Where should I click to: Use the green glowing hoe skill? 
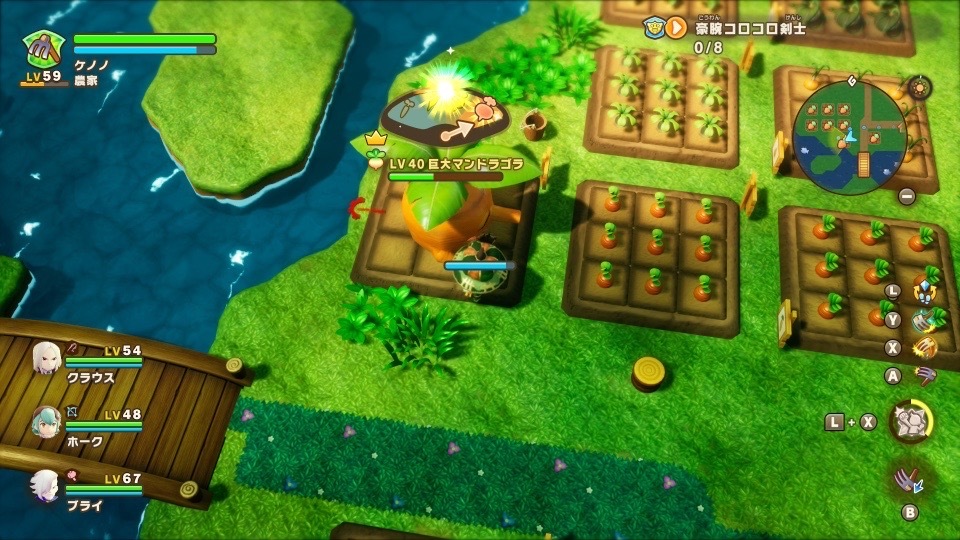(x=923, y=320)
